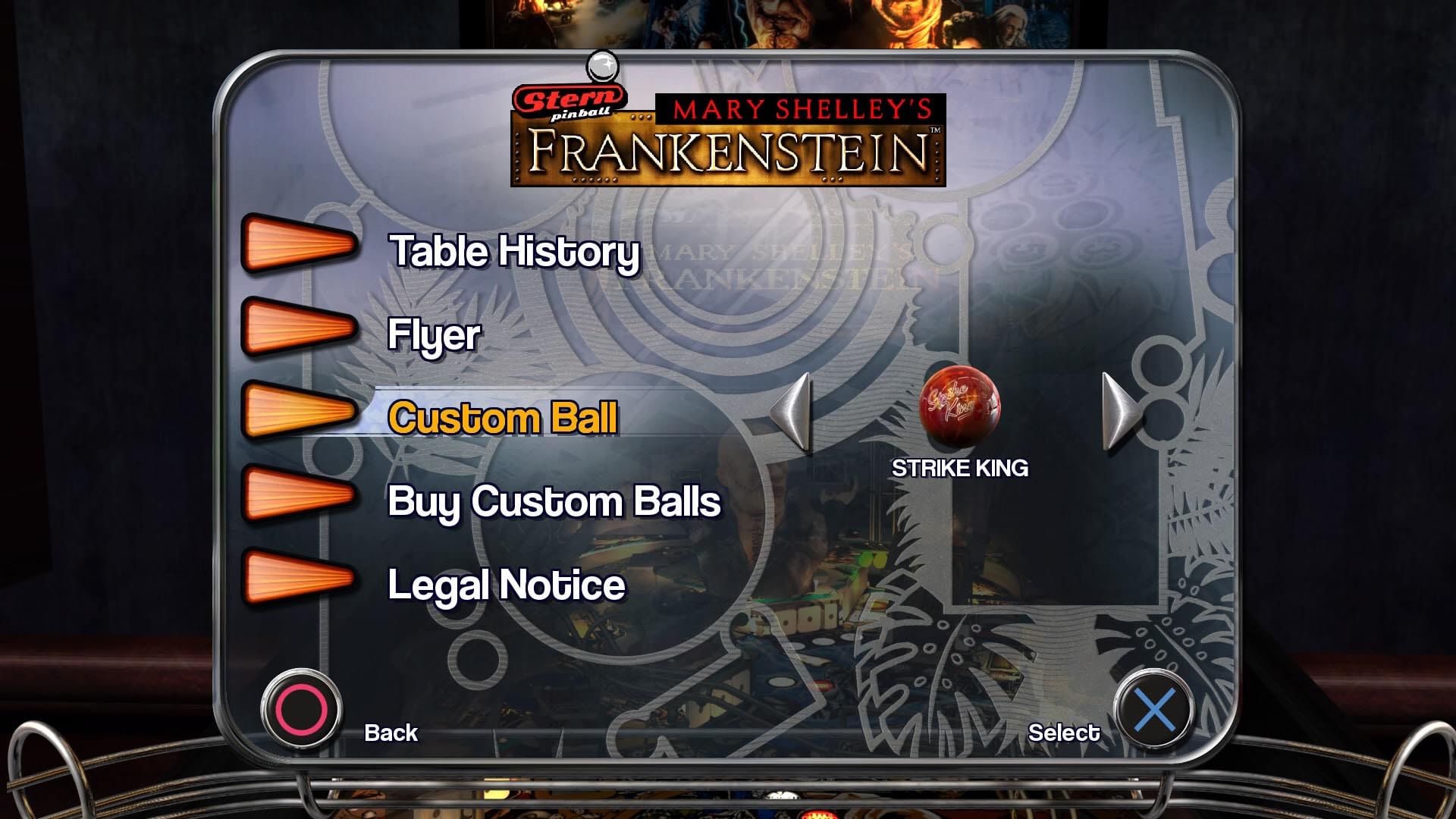Click the STRIKE KING label
The height and width of the screenshot is (819, 1456).
point(960,468)
